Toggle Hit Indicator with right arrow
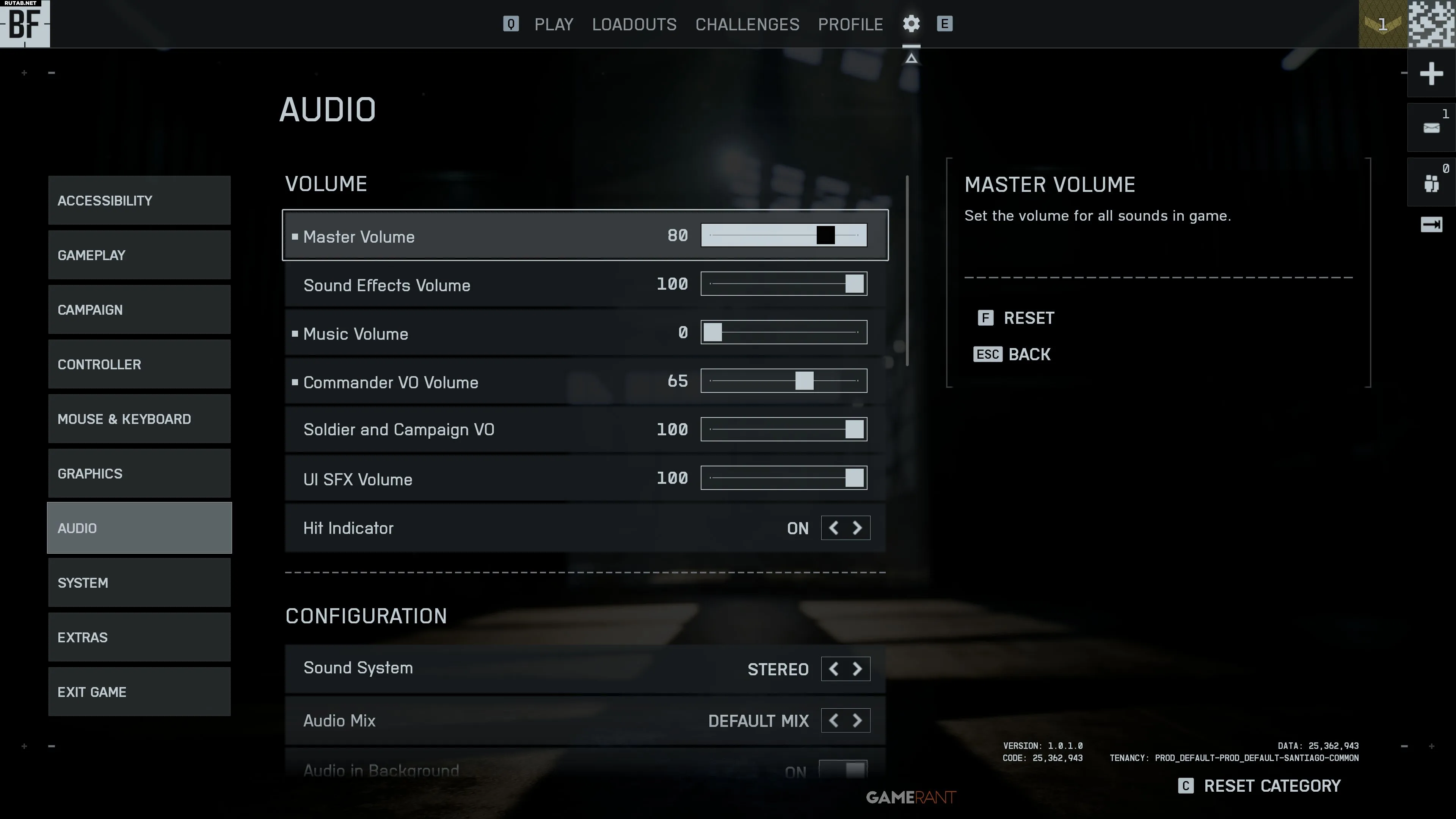 pyautogui.click(x=857, y=528)
